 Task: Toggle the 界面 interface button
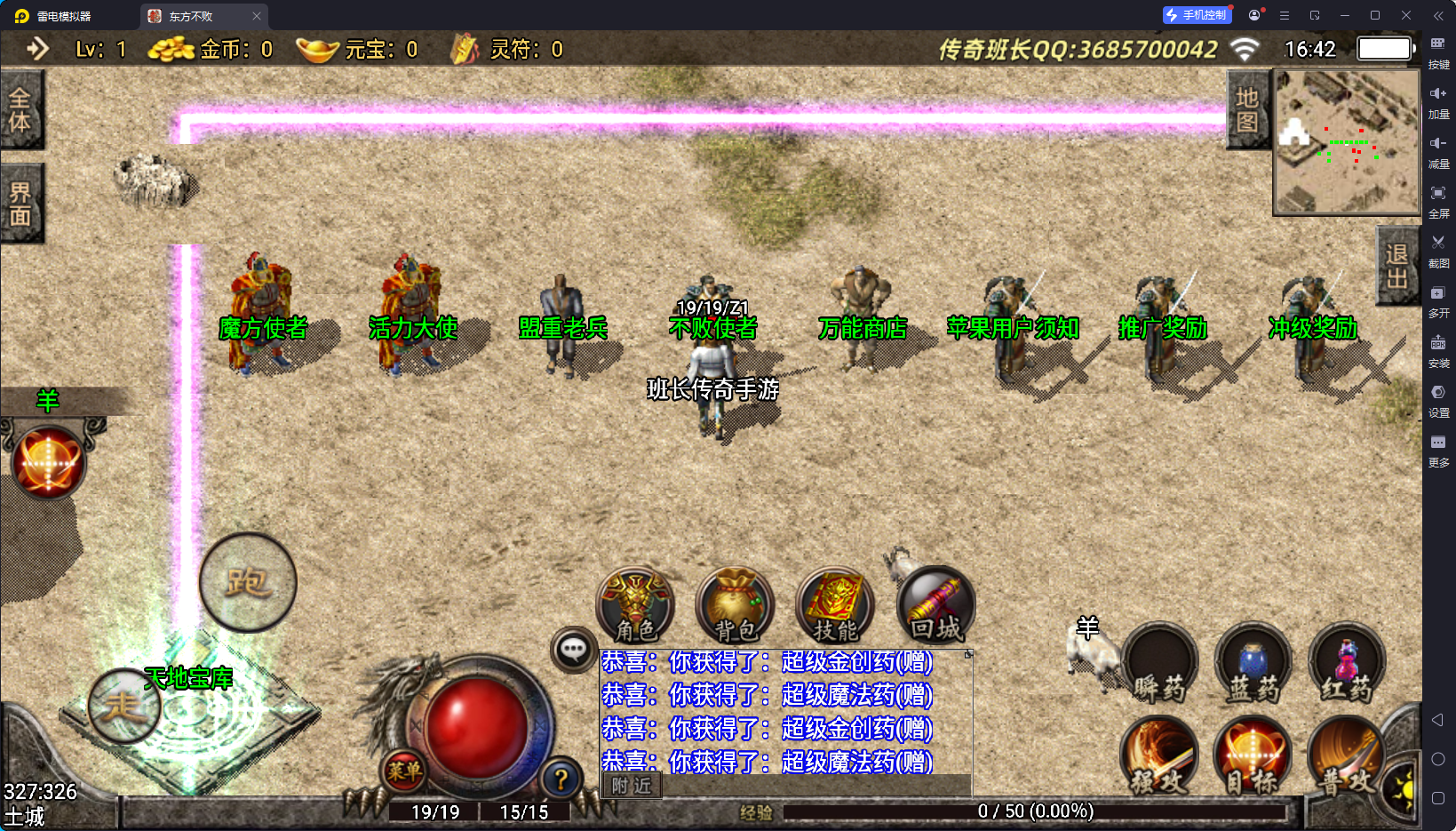tap(20, 204)
